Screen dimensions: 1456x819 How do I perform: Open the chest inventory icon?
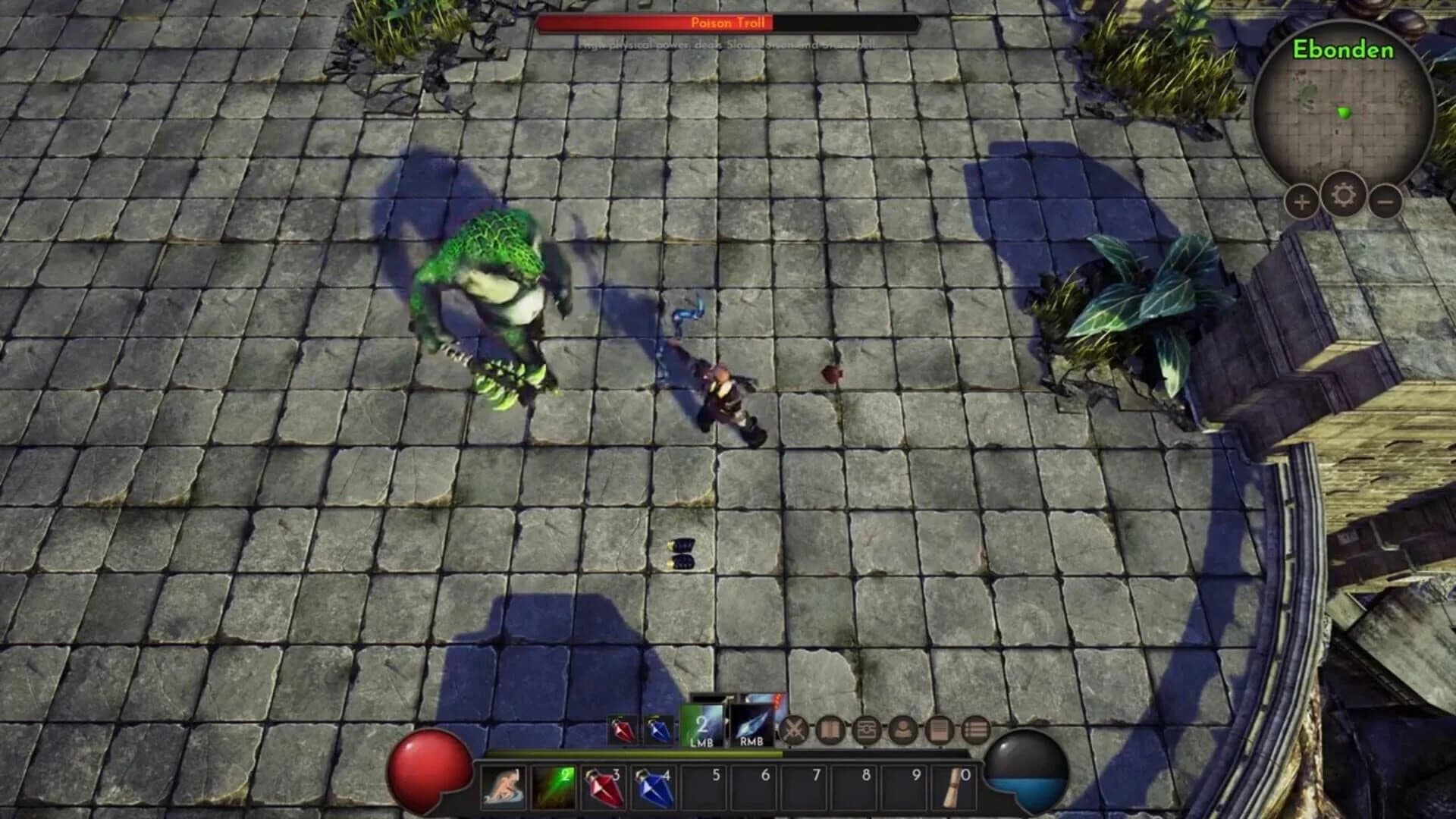point(866,730)
